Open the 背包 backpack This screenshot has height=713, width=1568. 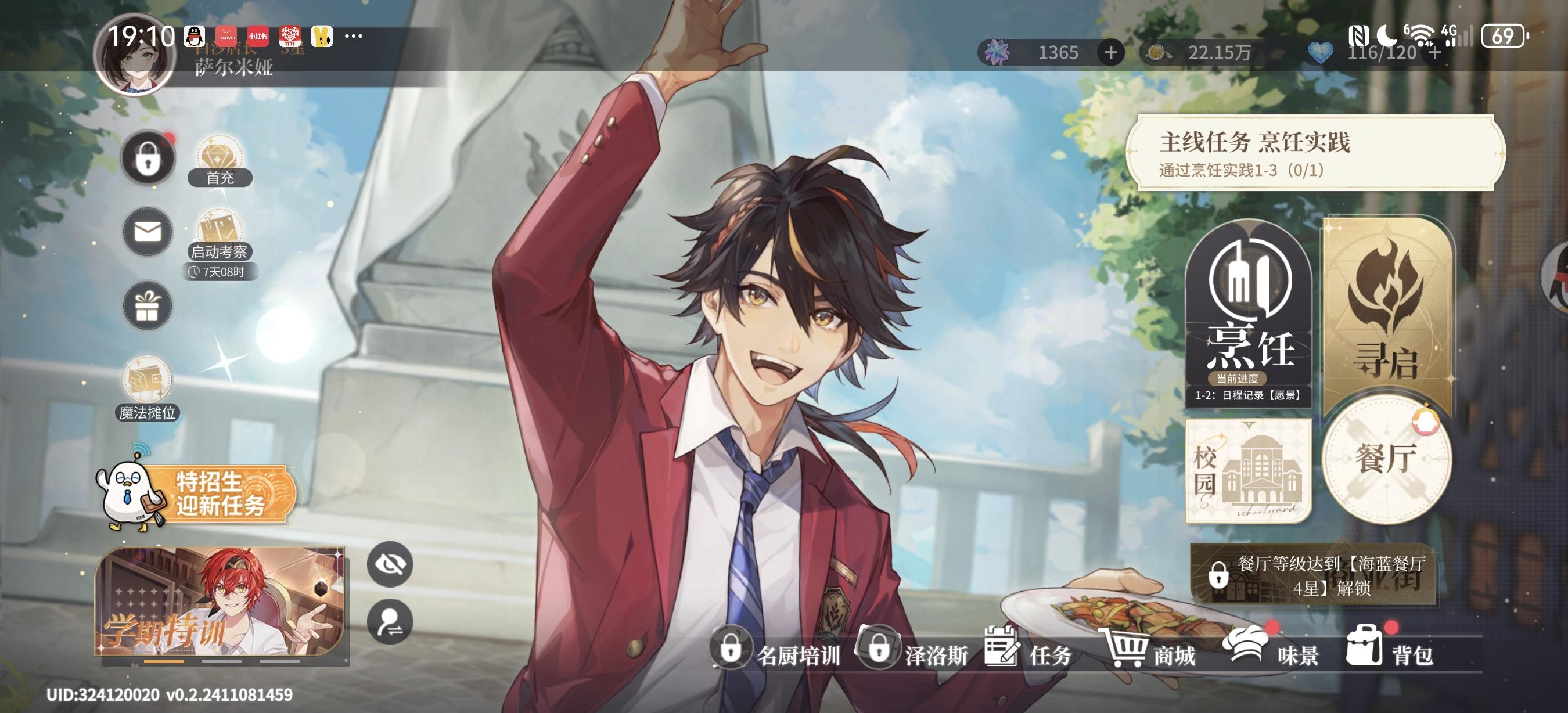click(x=1391, y=651)
